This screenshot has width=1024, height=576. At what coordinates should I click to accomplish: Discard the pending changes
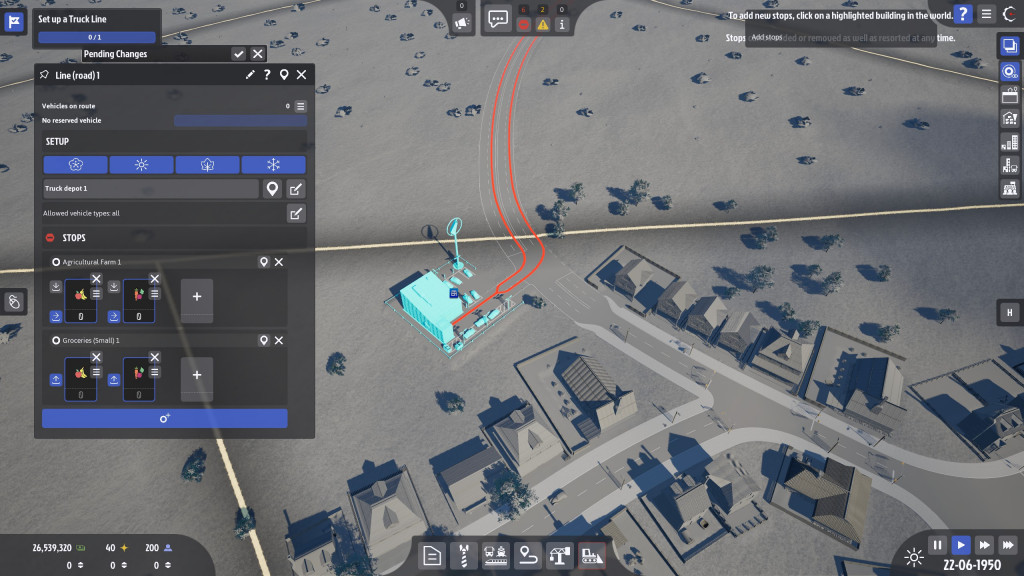point(258,54)
